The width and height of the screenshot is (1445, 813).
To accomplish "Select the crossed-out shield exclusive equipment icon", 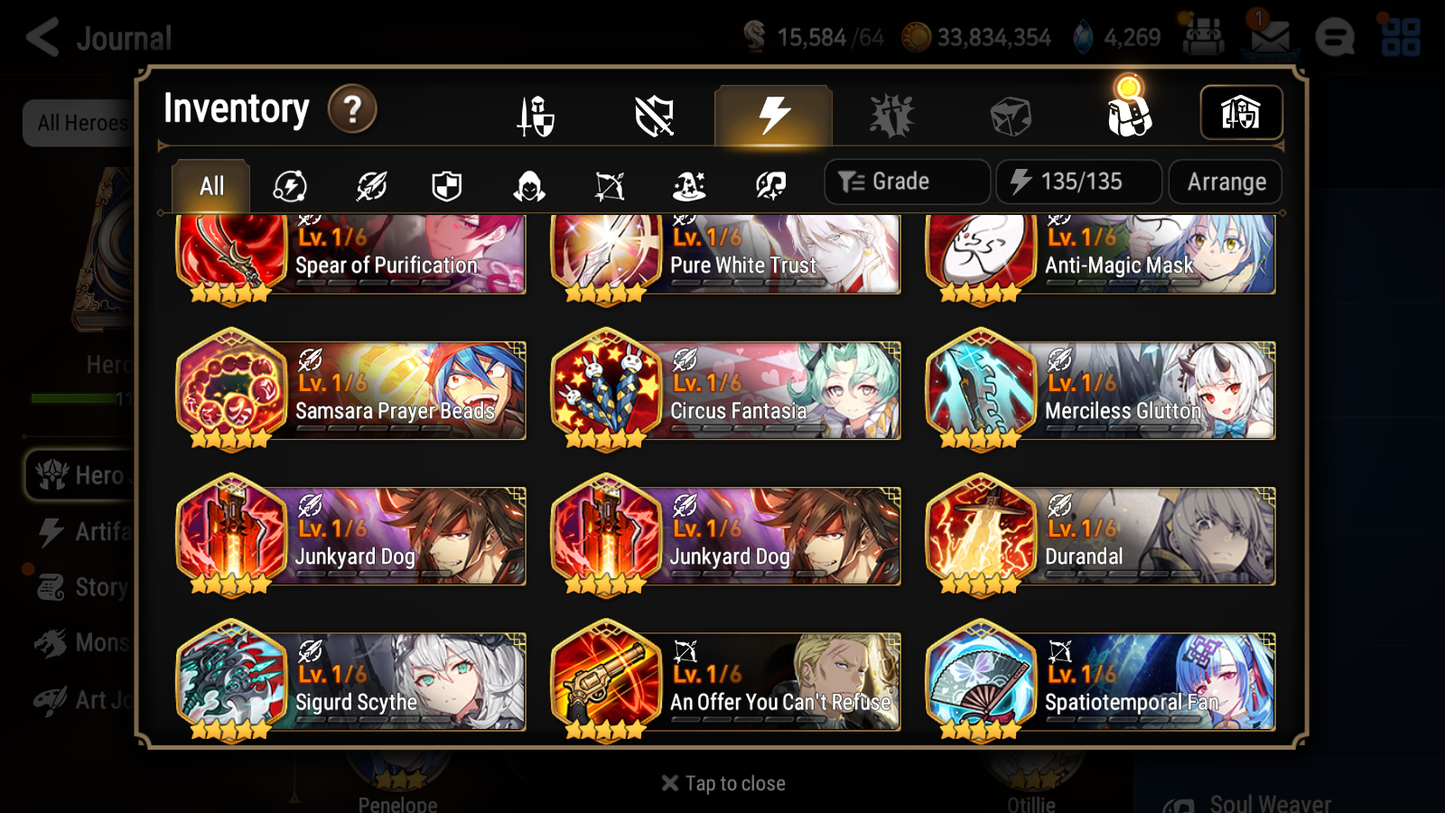I will coord(655,113).
